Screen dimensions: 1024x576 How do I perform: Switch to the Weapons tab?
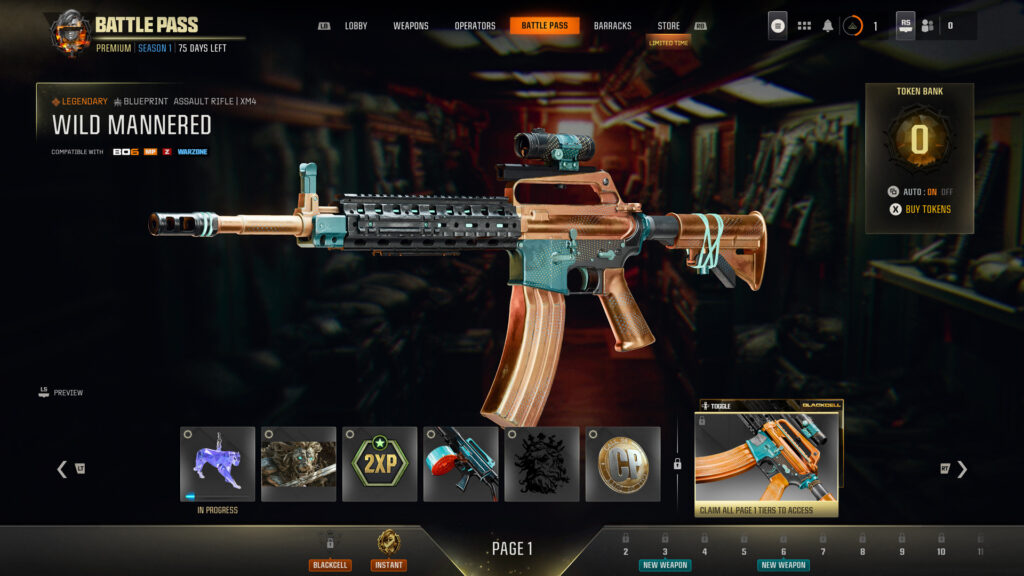(x=410, y=26)
